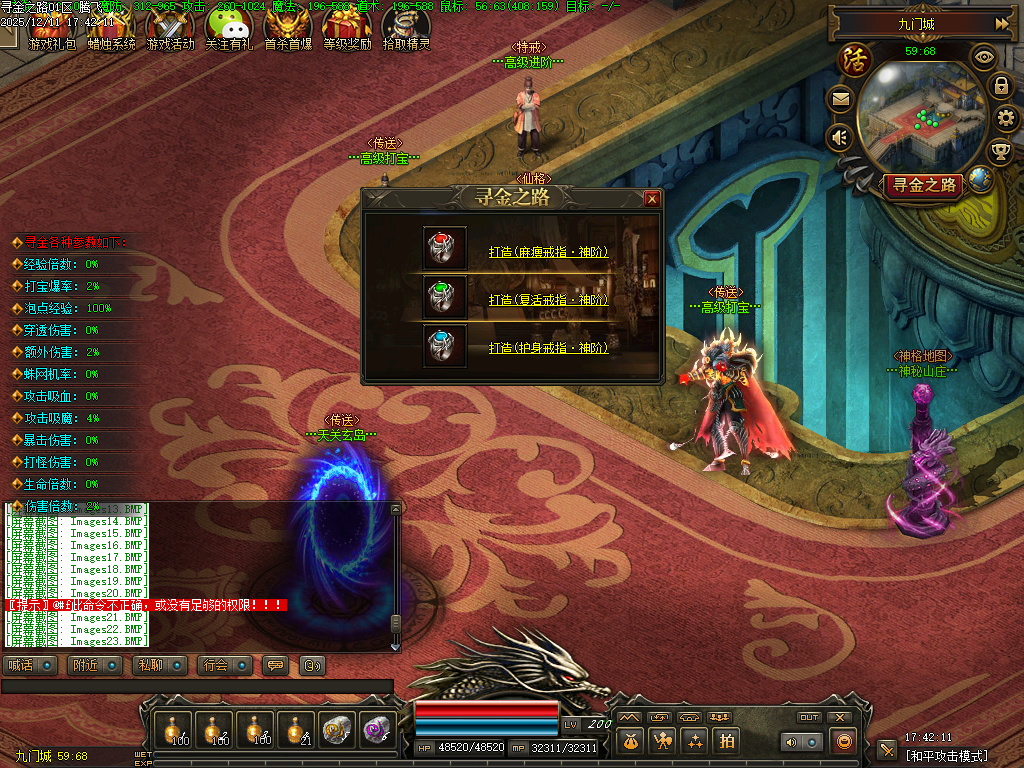Open the trophy ranking icon
1024x768 pixels.
pos(1000,152)
